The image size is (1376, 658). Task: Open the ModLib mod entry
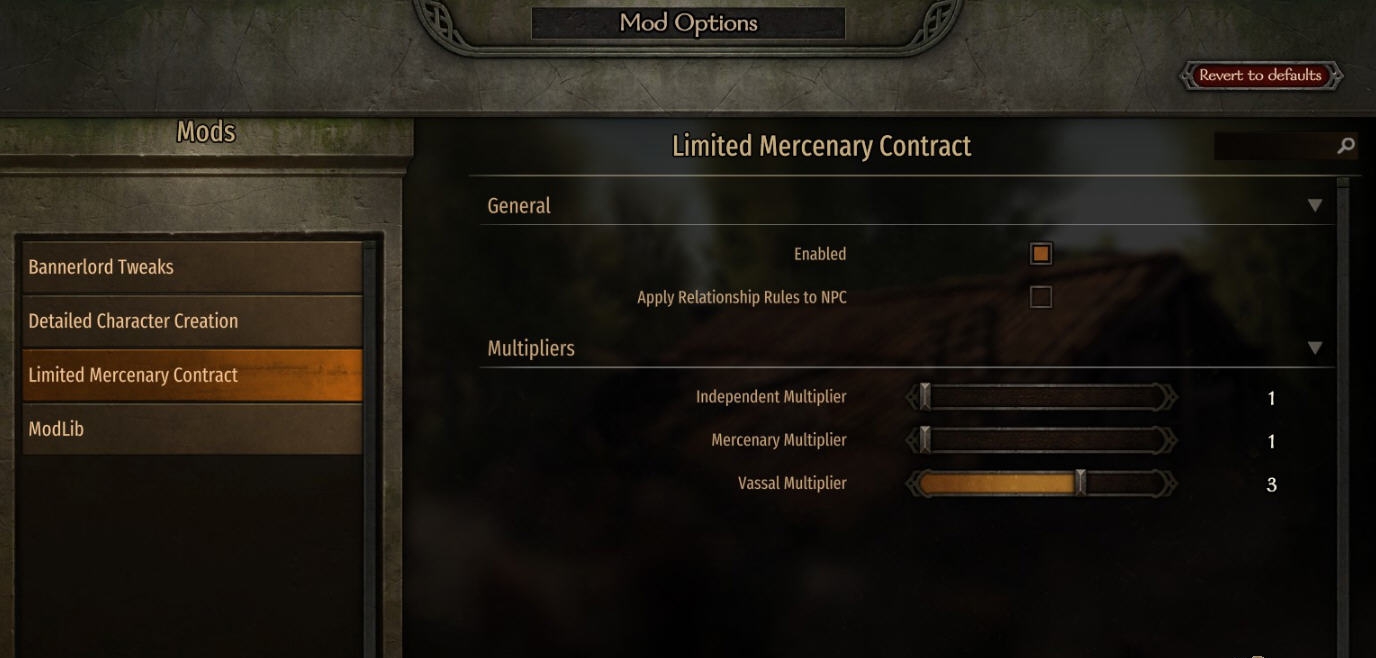tap(192, 429)
